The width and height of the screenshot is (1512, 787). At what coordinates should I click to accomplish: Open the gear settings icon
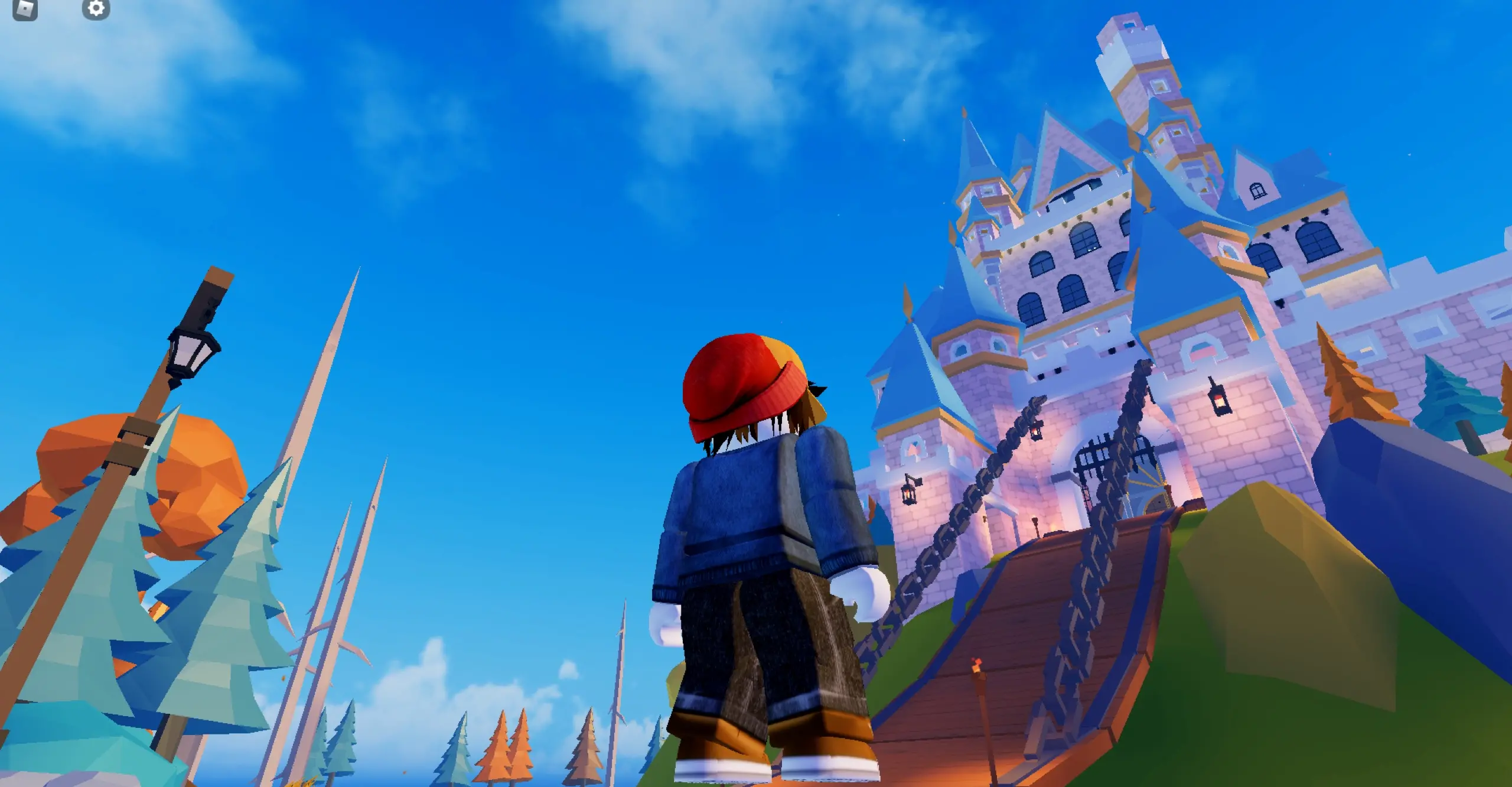[96, 8]
